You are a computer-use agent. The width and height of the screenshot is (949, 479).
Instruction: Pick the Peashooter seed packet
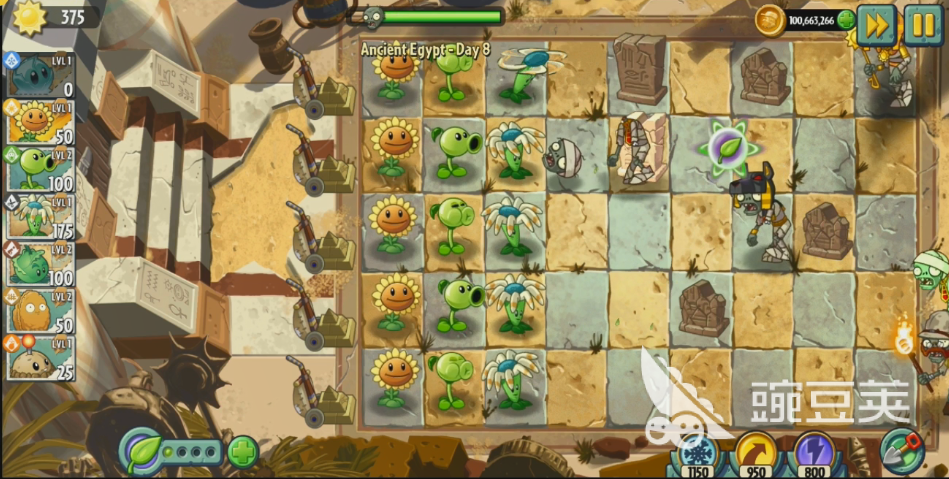tap(39, 169)
